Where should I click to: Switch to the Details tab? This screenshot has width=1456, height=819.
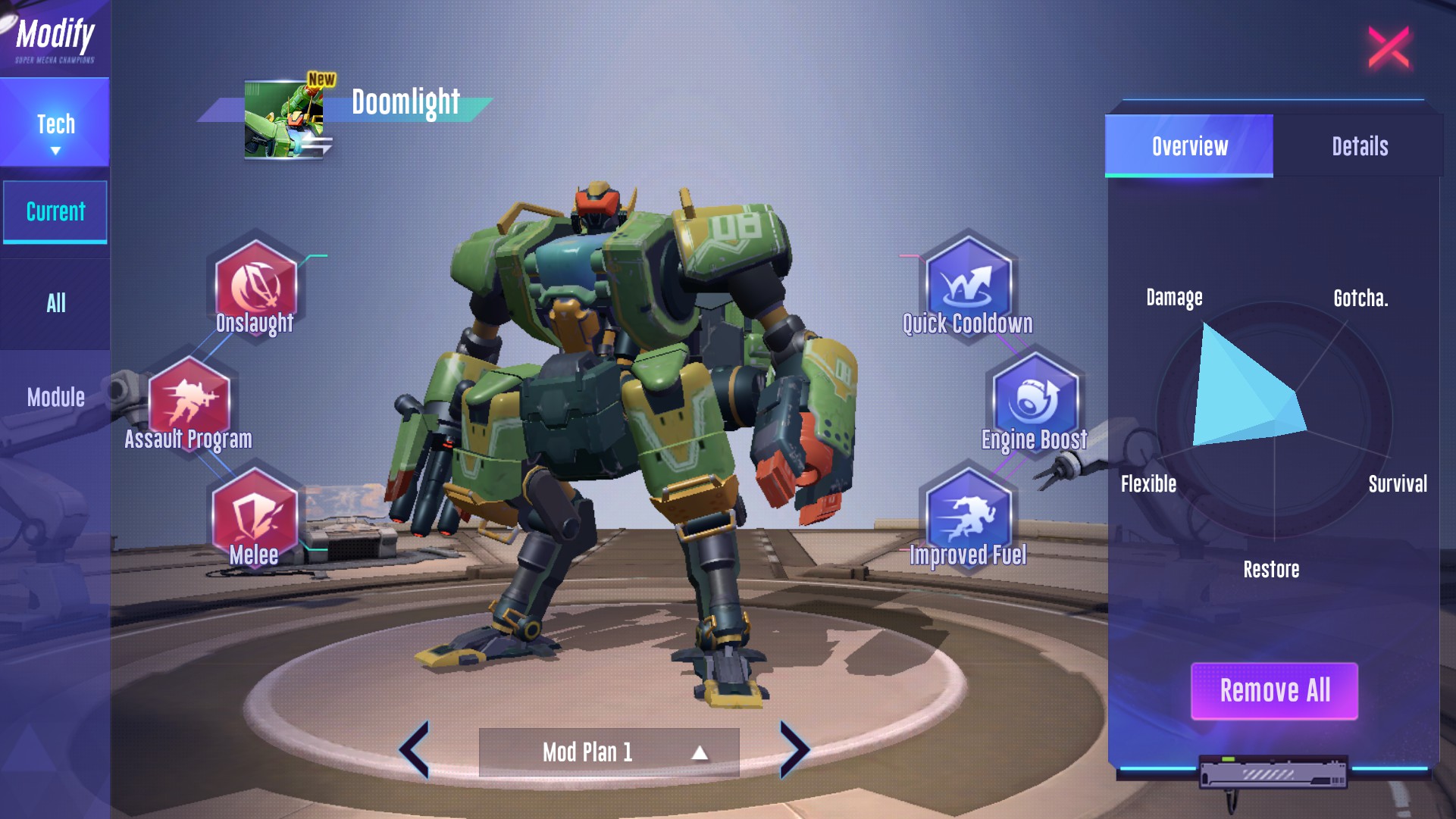click(1359, 146)
